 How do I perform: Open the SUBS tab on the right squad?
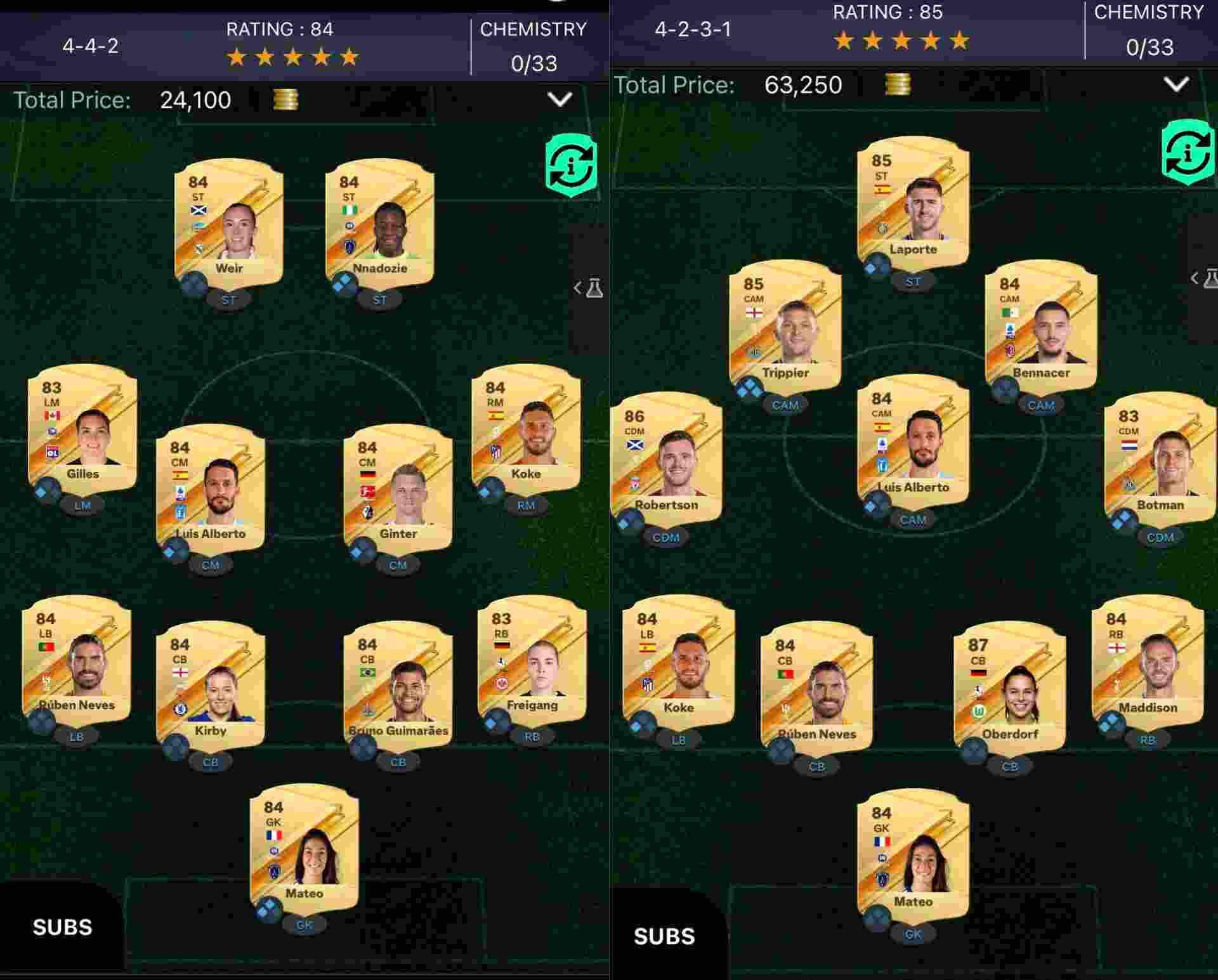[664, 934]
